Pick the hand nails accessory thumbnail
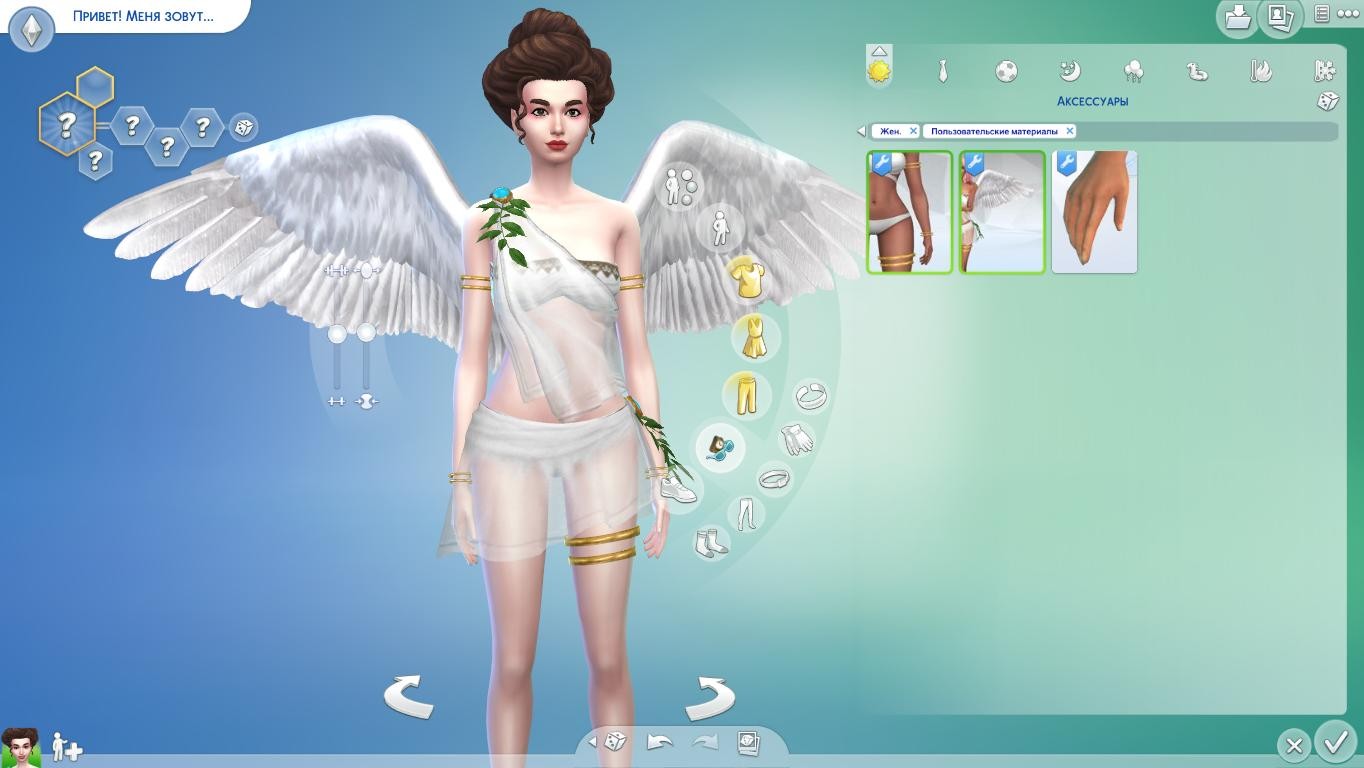Image resolution: width=1364 pixels, height=768 pixels. 1094,212
